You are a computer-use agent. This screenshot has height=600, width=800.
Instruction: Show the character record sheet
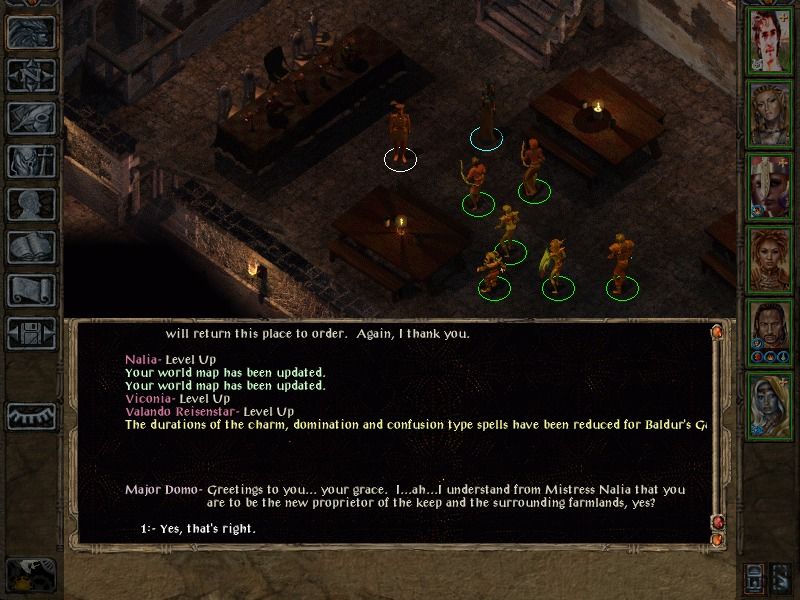[x=31, y=204]
